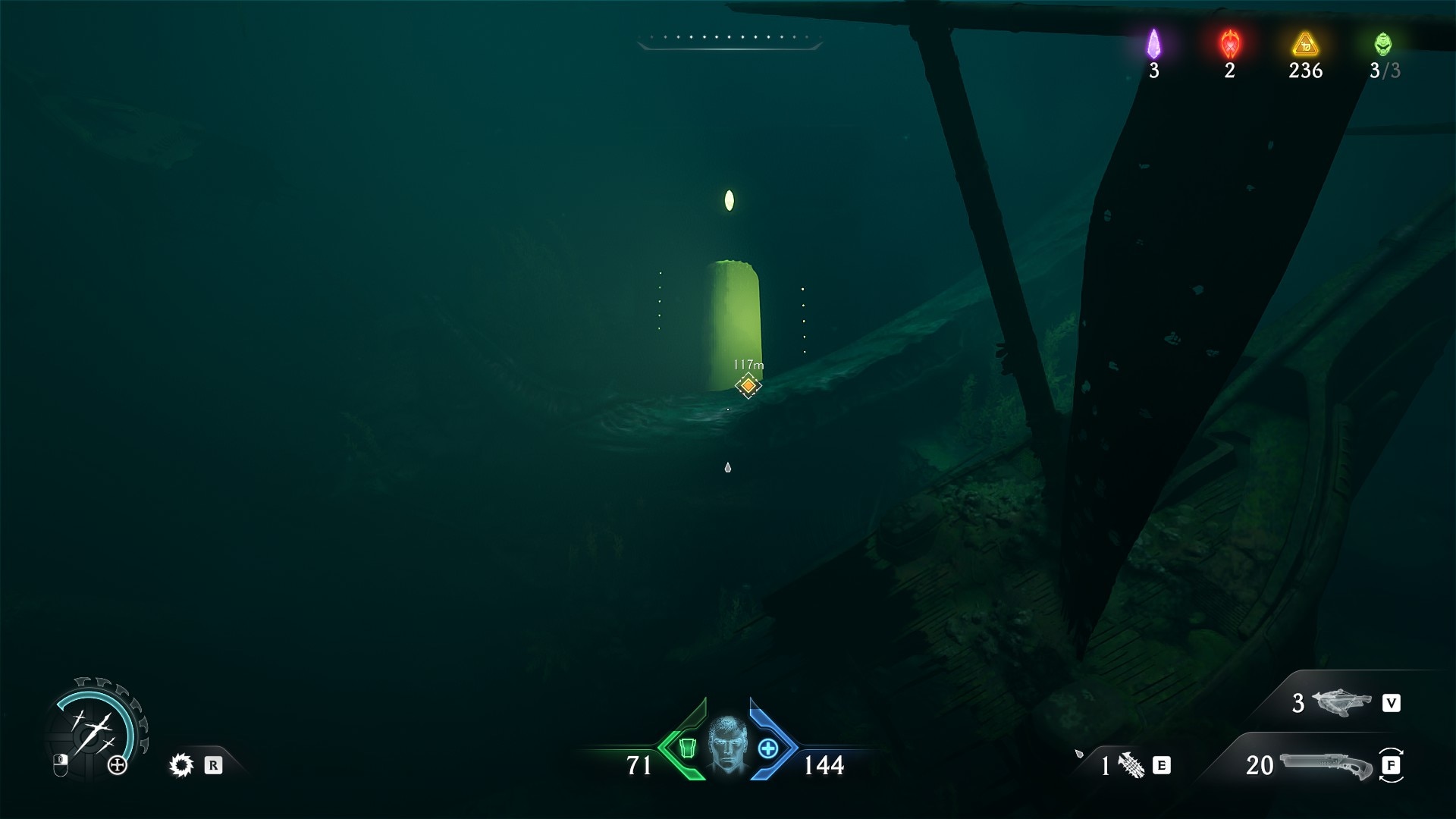Image resolution: width=1456 pixels, height=819 pixels.
Task: Choose the crossbow weapon icon
Action: (x=1341, y=703)
